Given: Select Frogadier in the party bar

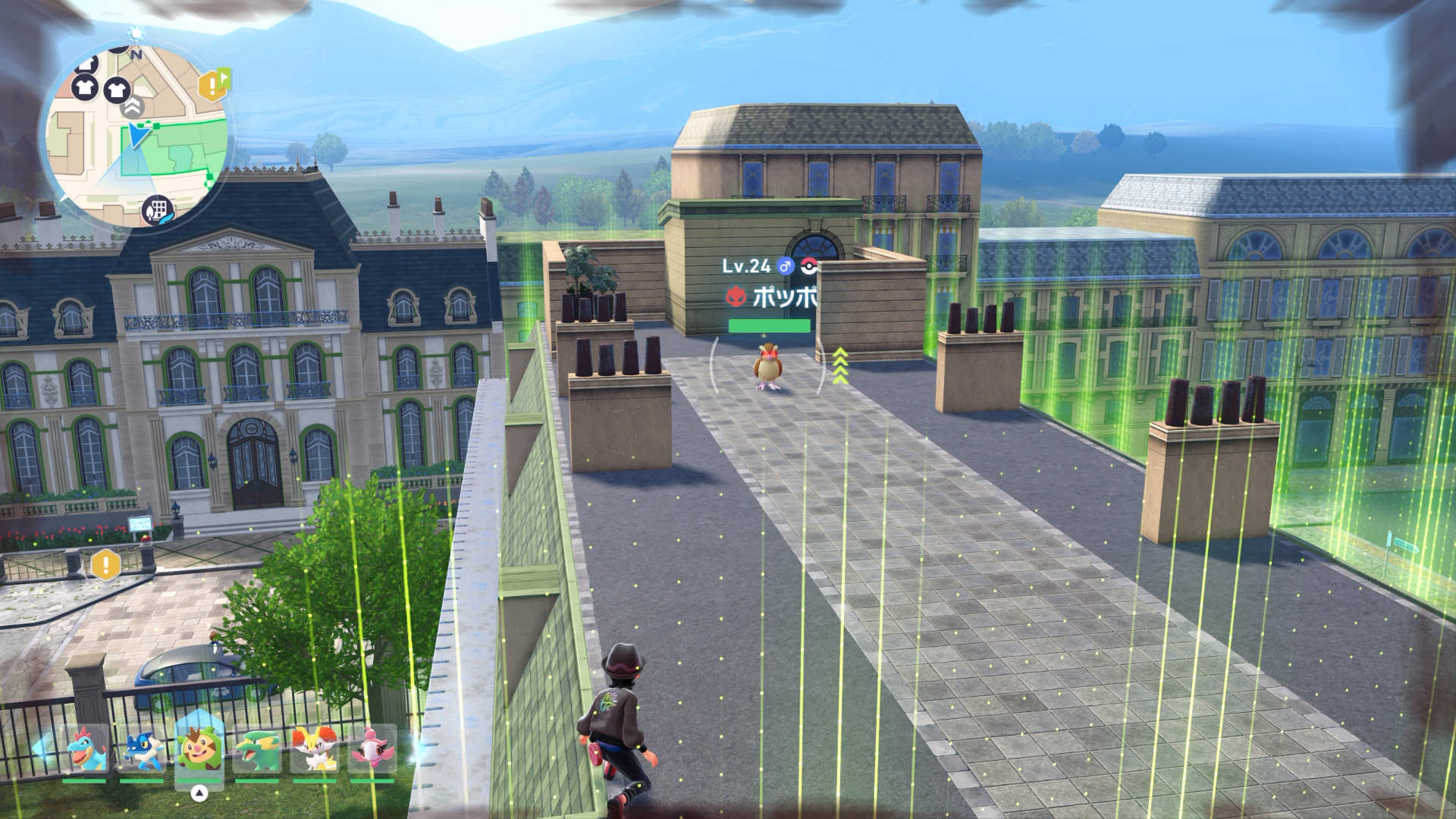Looking at the screenshot, I should [142, 749].
